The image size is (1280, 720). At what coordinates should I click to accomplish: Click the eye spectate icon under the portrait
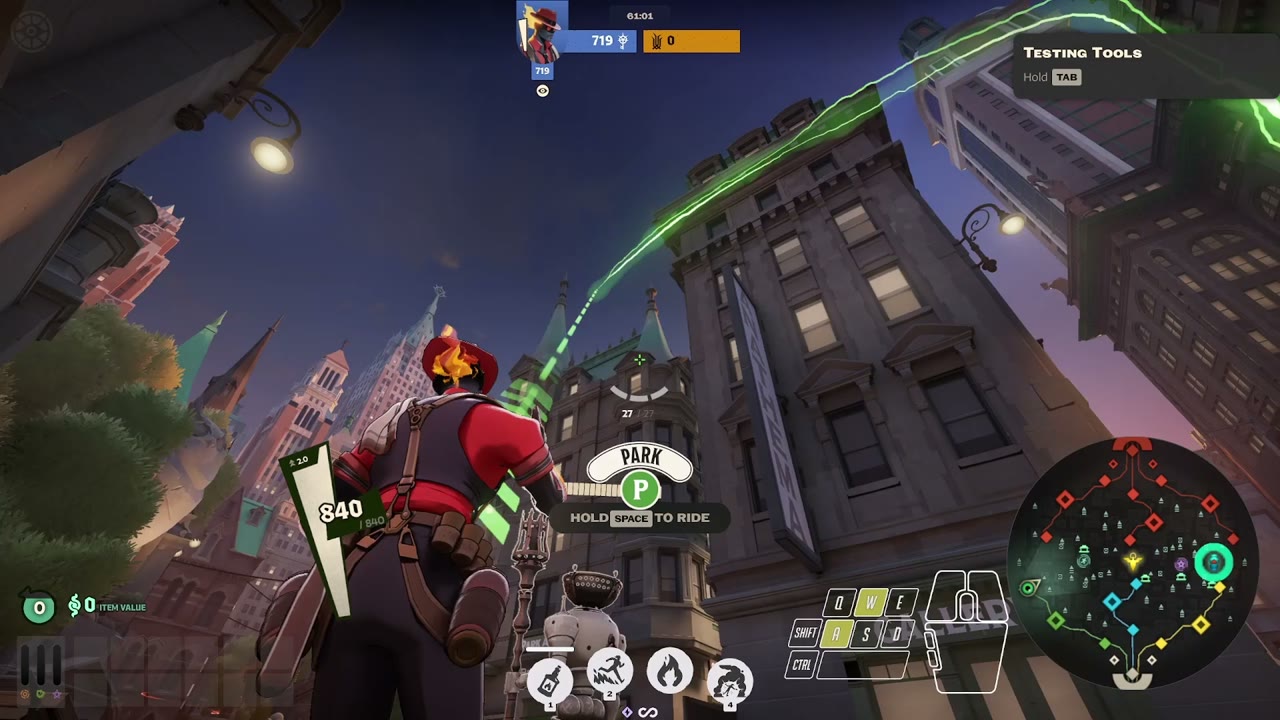tap(542, 91)
